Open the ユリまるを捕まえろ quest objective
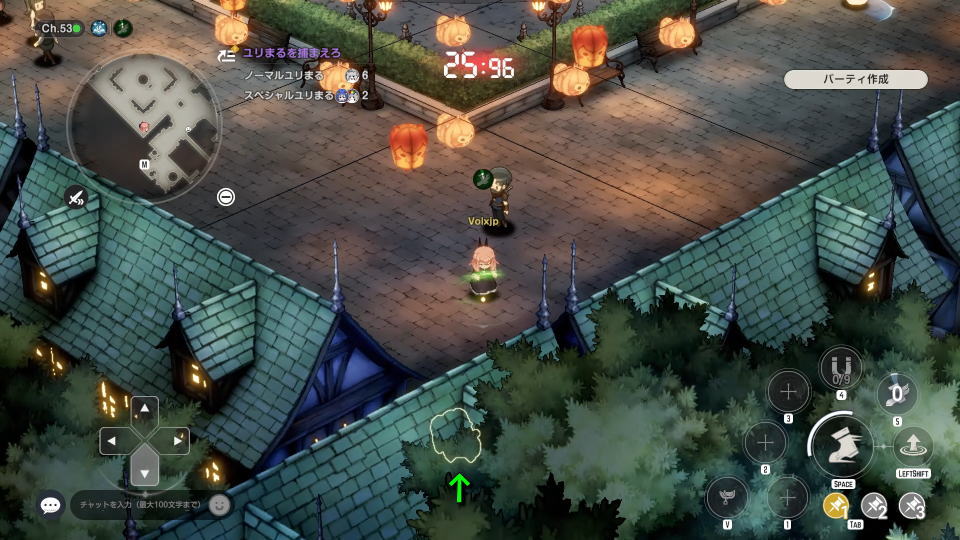960x540 pixels. 291,53
